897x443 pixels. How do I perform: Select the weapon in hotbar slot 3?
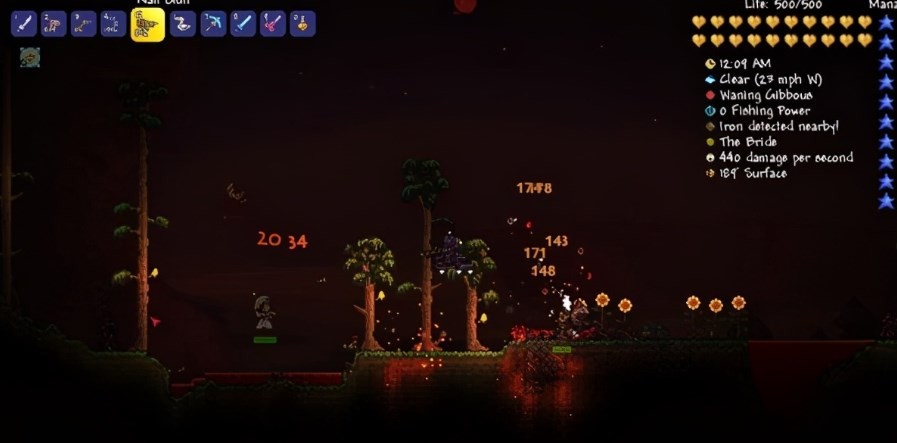point(84,24)
